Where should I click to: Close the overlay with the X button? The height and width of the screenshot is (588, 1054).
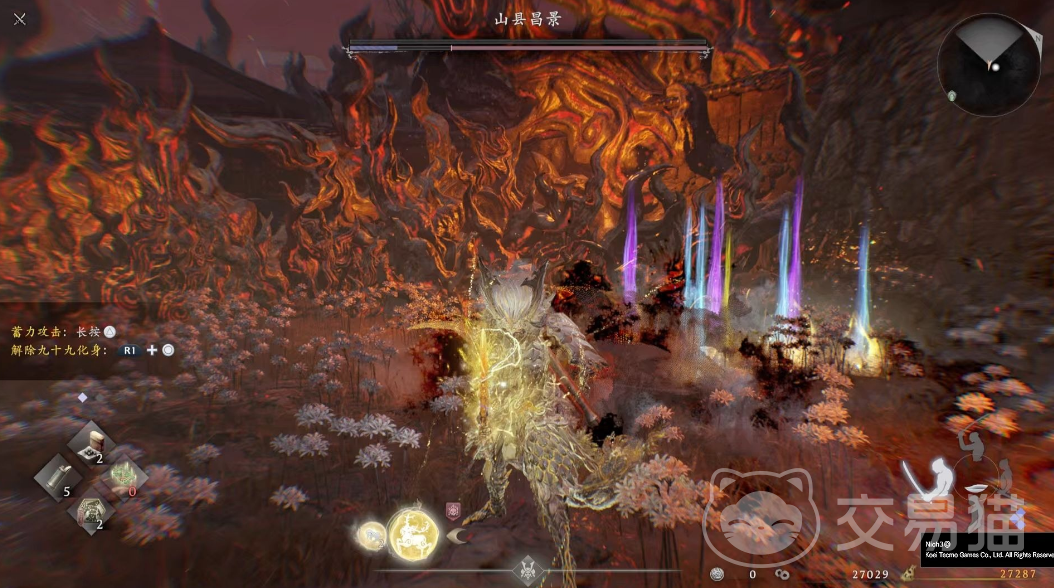pos(20,19)
